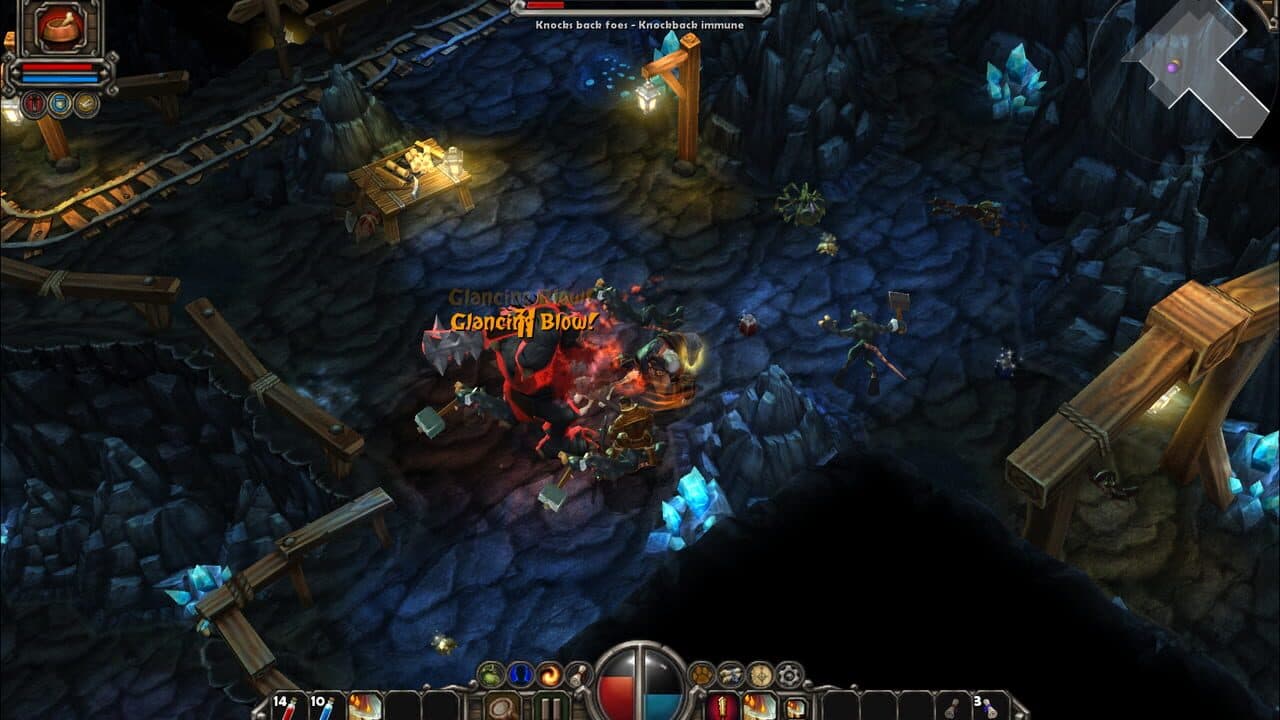1280x720 pixels.
Task: Activate the fiery vortex spell icon
Action: pos(548,673)
